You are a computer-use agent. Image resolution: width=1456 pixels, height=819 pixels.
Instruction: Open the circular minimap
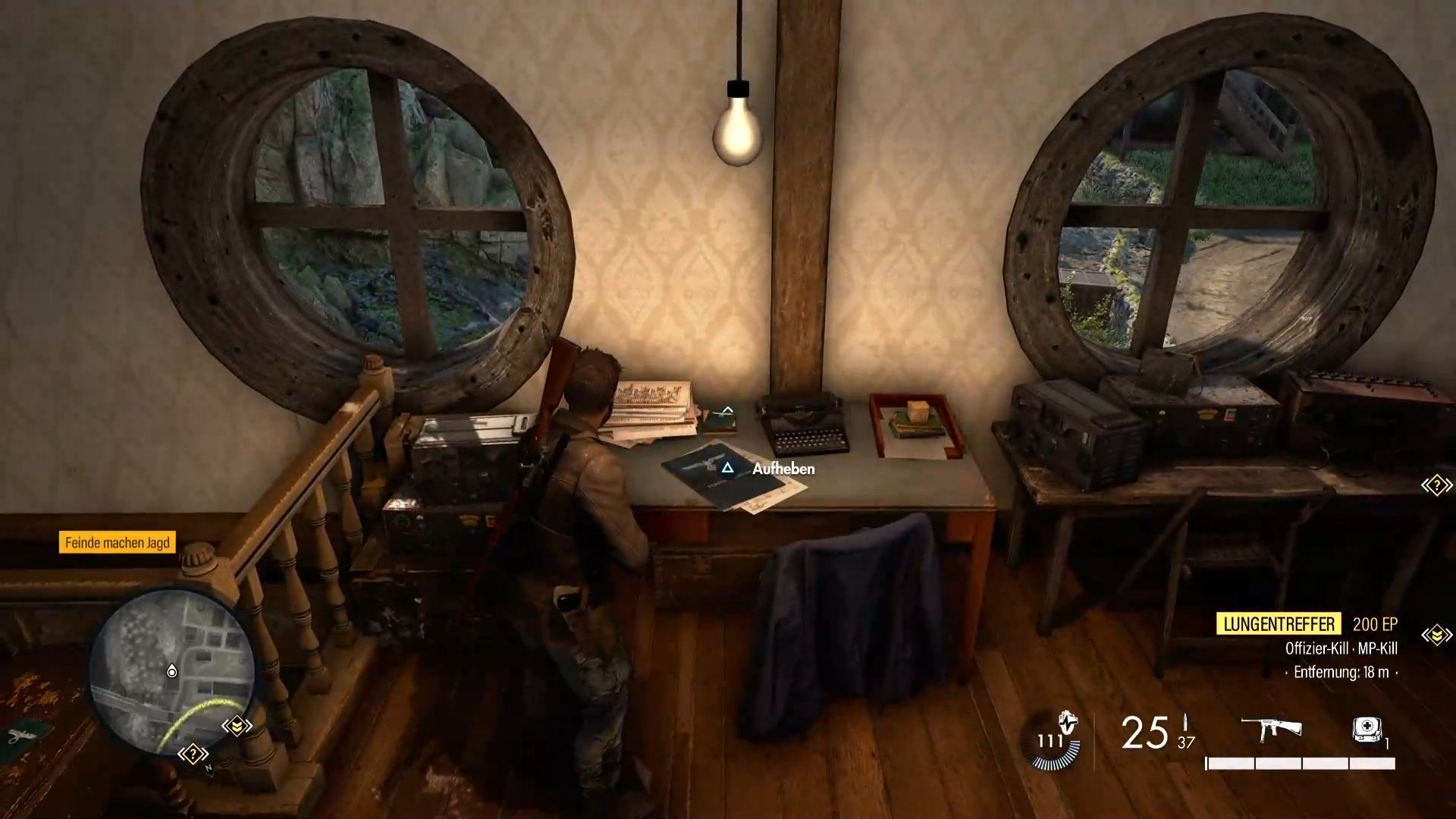tap(171, 672)
